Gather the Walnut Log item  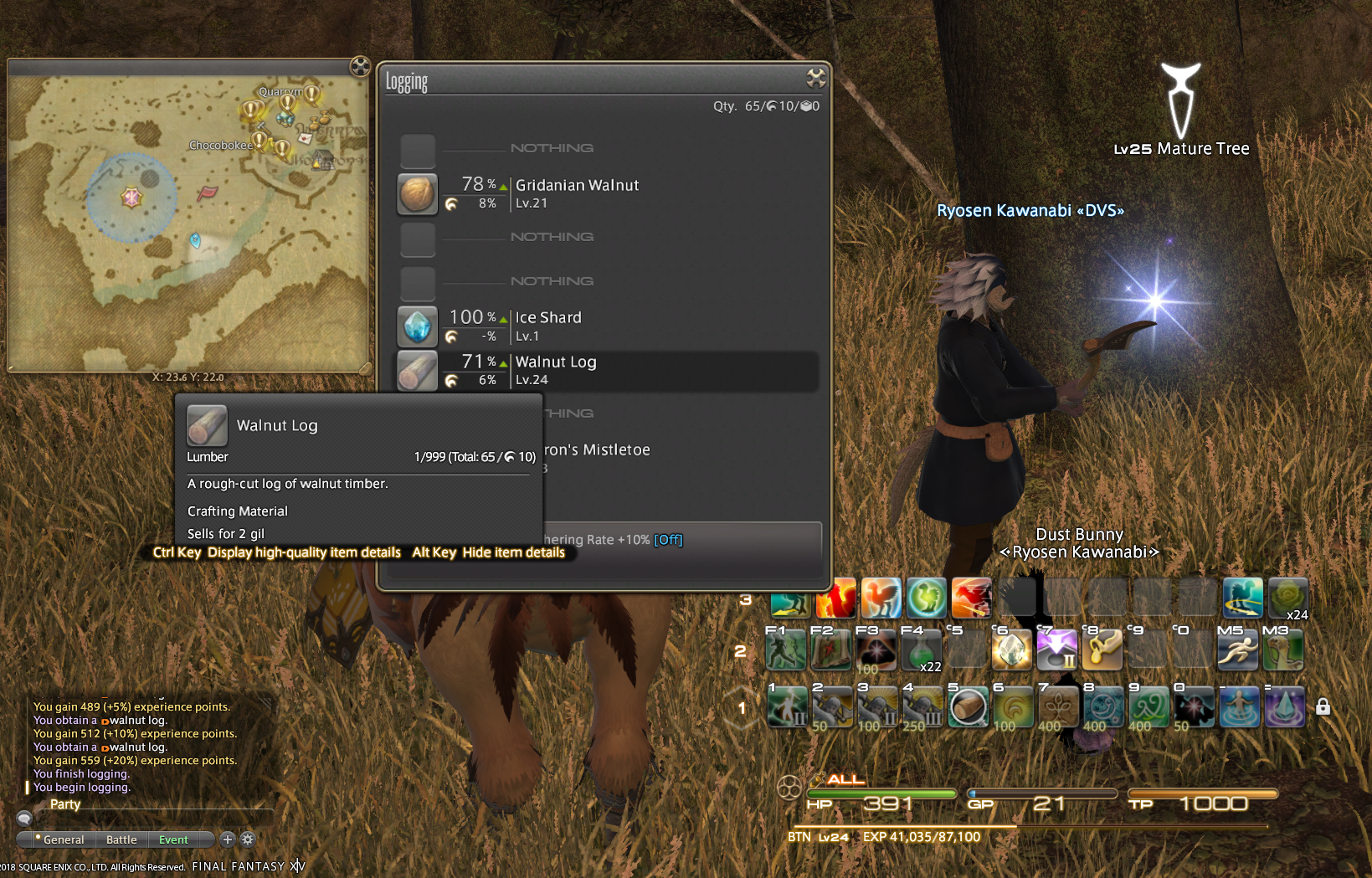click(555, 370)
